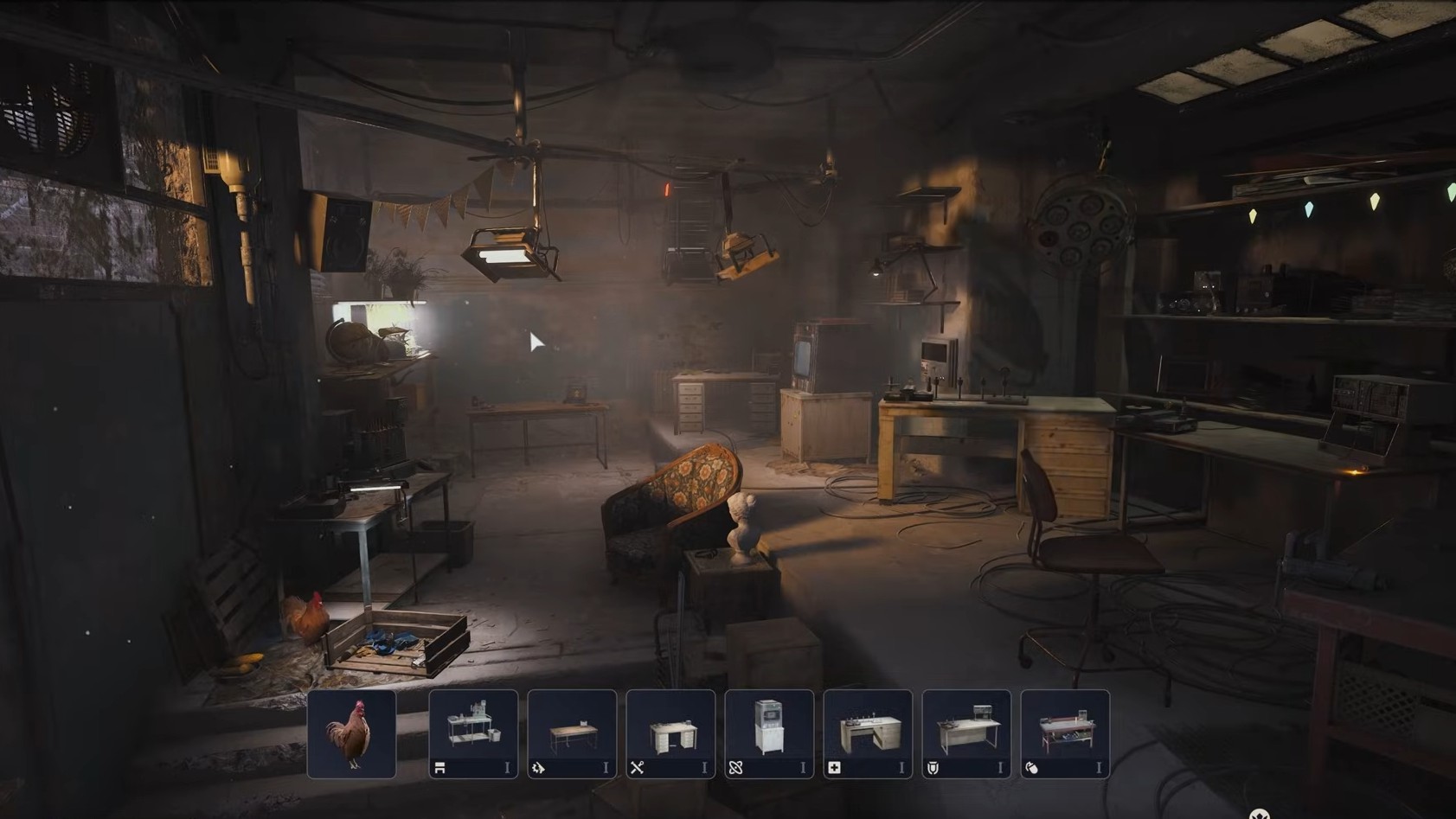Select the plain wooden table thumbnail
This screenshot has height=819, width=1456.
(x=571, y=731)
